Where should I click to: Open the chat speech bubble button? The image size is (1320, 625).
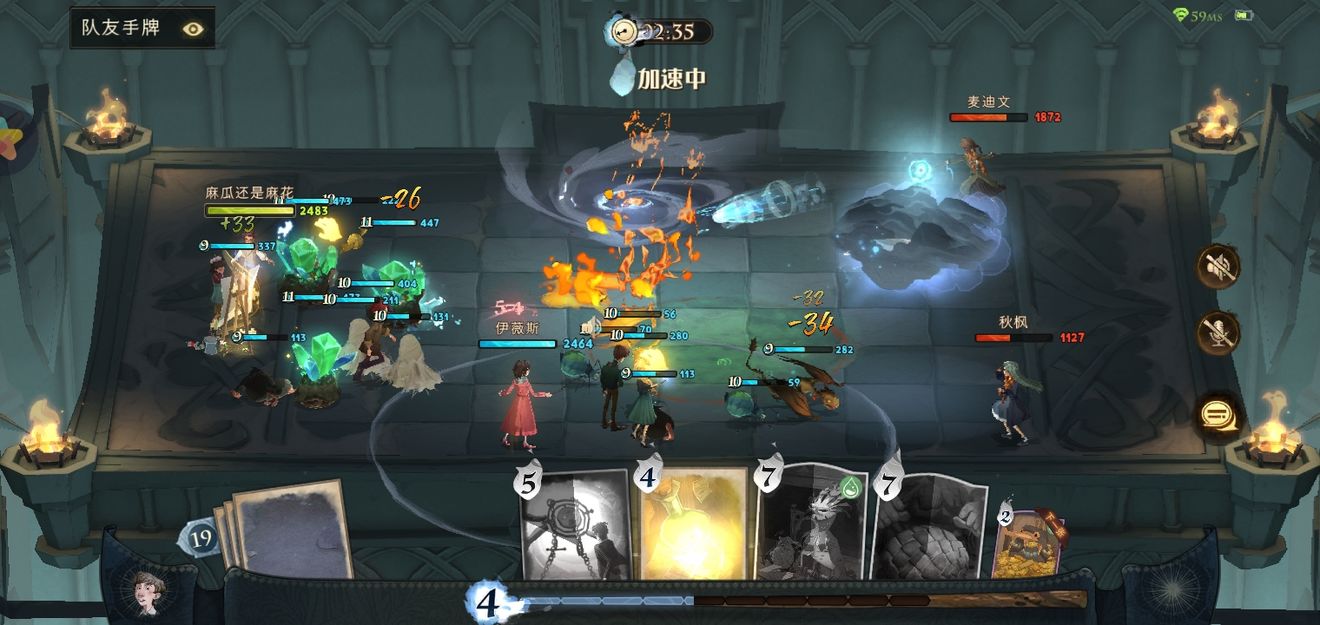tap(1219, 414)
